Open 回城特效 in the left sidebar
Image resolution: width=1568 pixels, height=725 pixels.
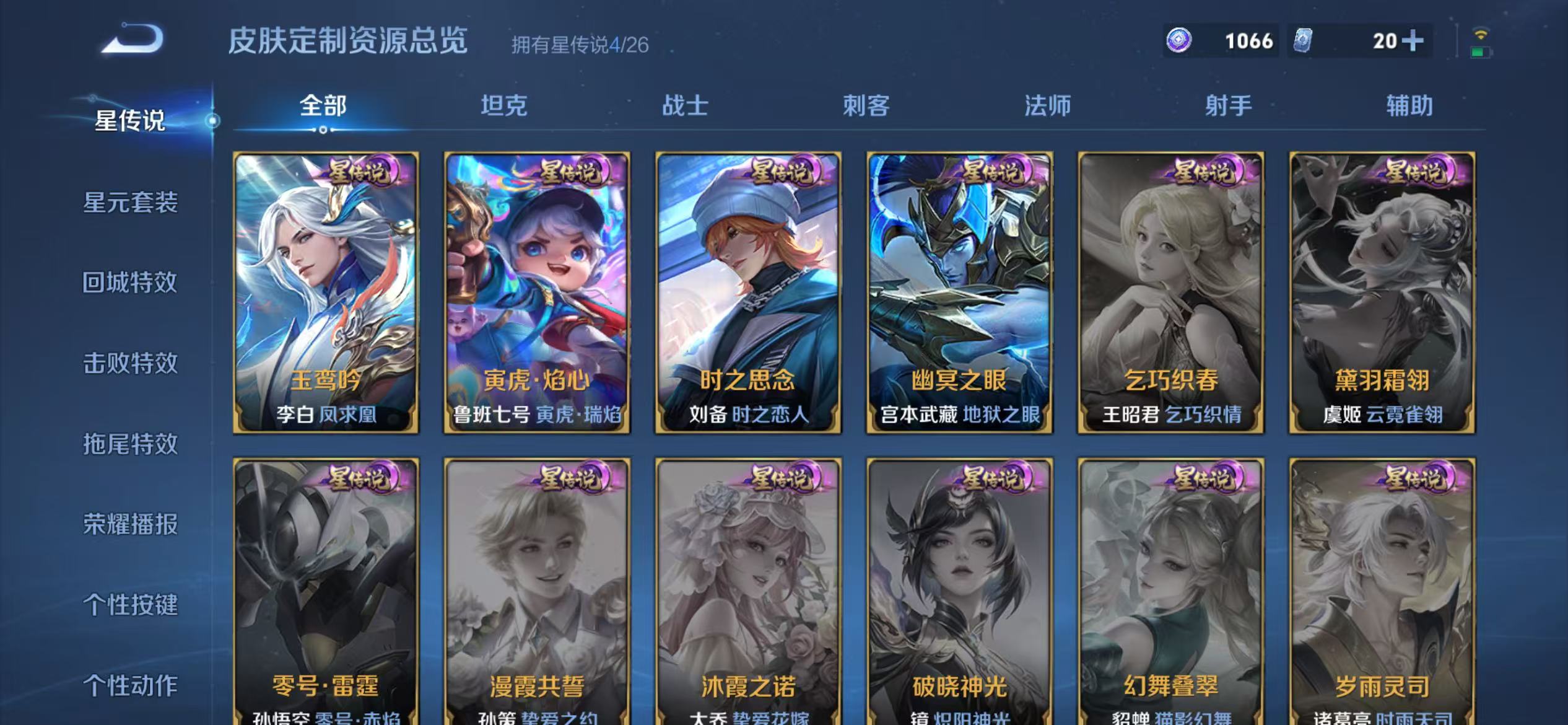(x=129, y=283)
